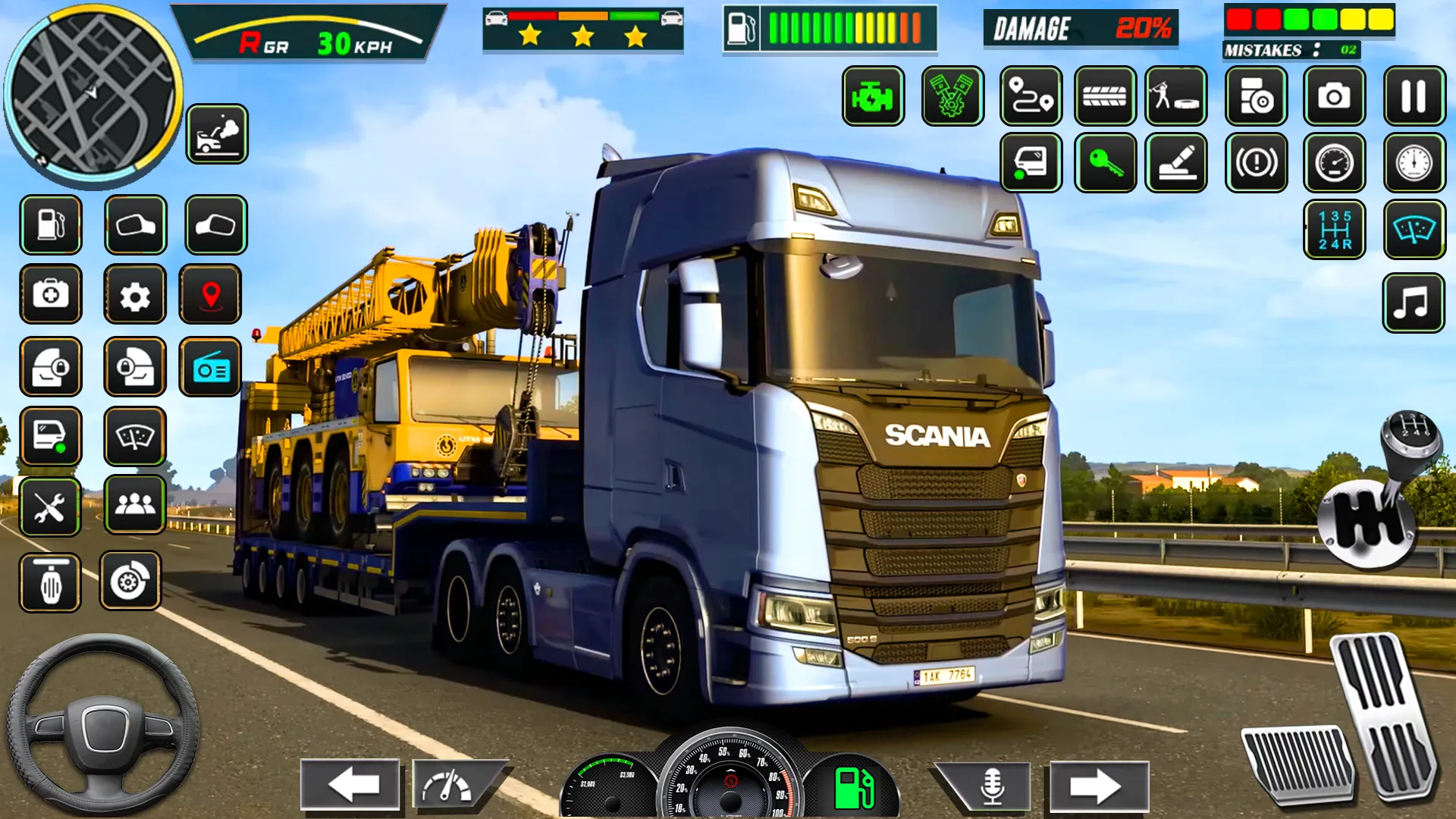Viewport: 1456px width, 819px height.
Task: Select the three people crew button
Action: coord(134,504)
